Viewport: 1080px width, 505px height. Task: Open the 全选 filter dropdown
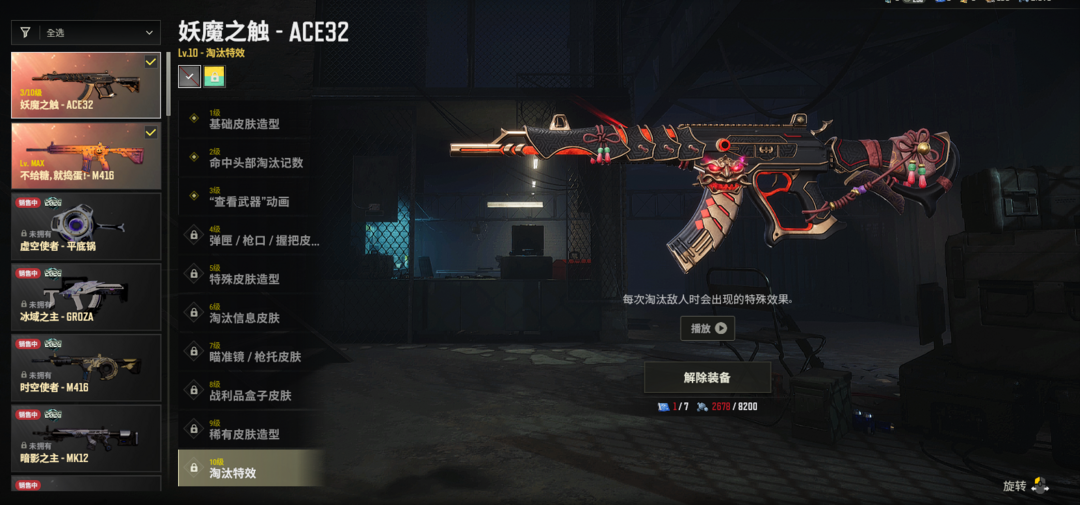click(86, 33)
